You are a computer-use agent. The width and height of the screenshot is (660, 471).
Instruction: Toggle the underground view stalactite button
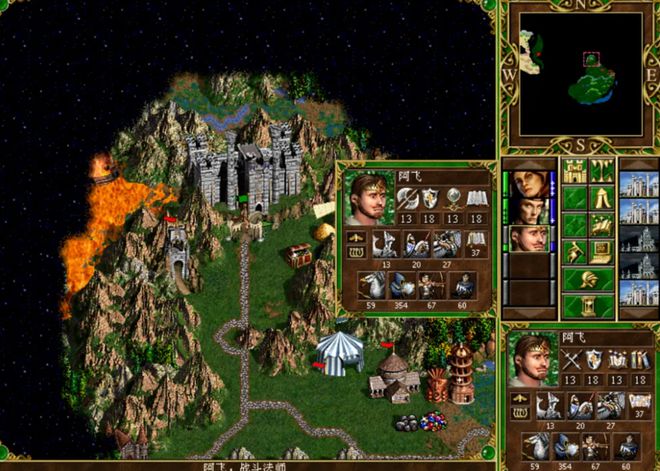[602, 172]
